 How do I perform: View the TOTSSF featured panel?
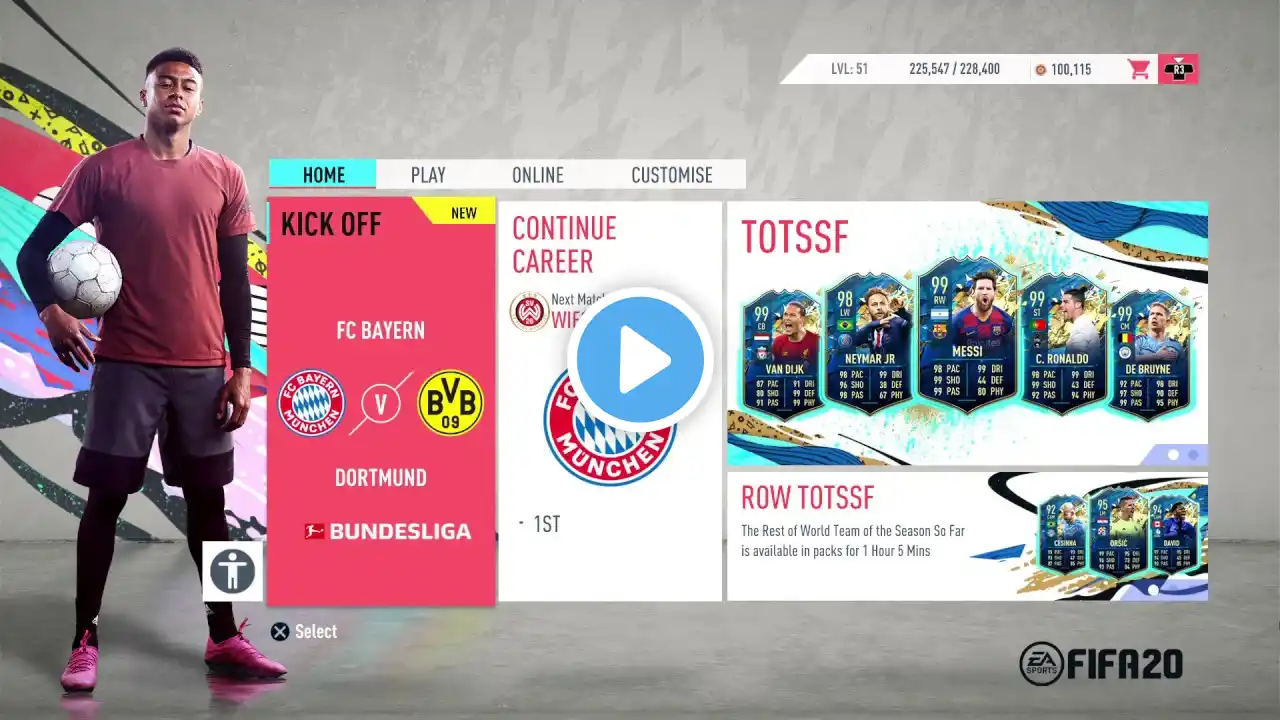[967, 333]
